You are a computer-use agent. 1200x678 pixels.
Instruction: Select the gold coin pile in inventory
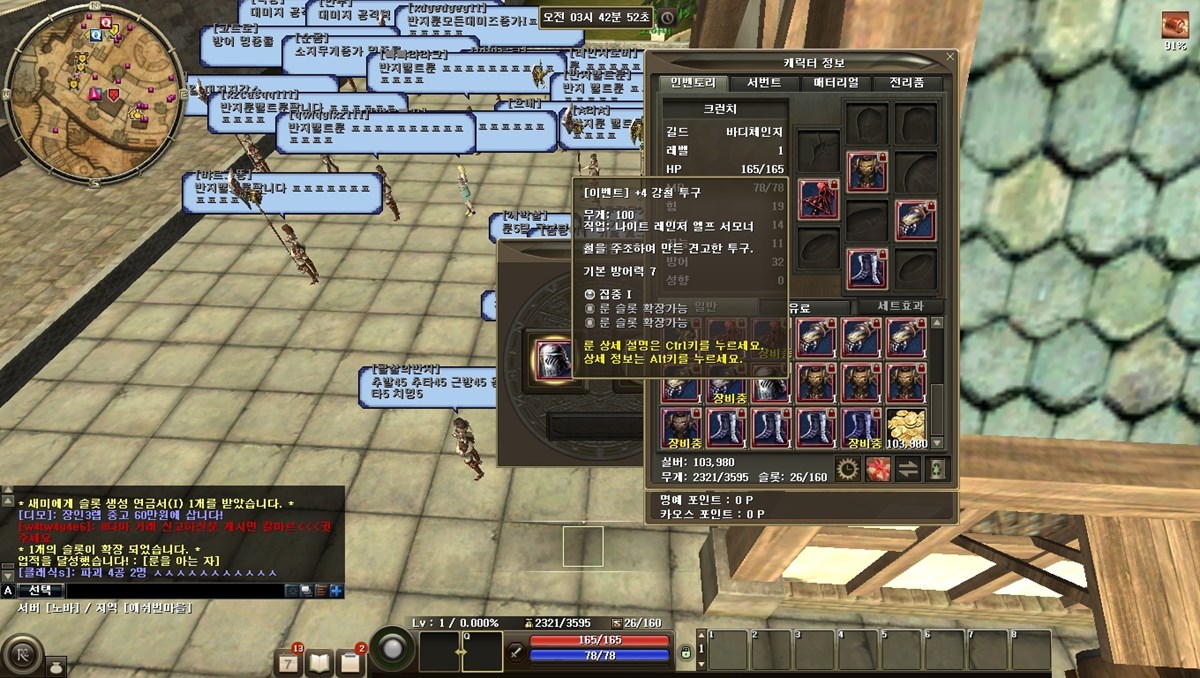[906, 428]
